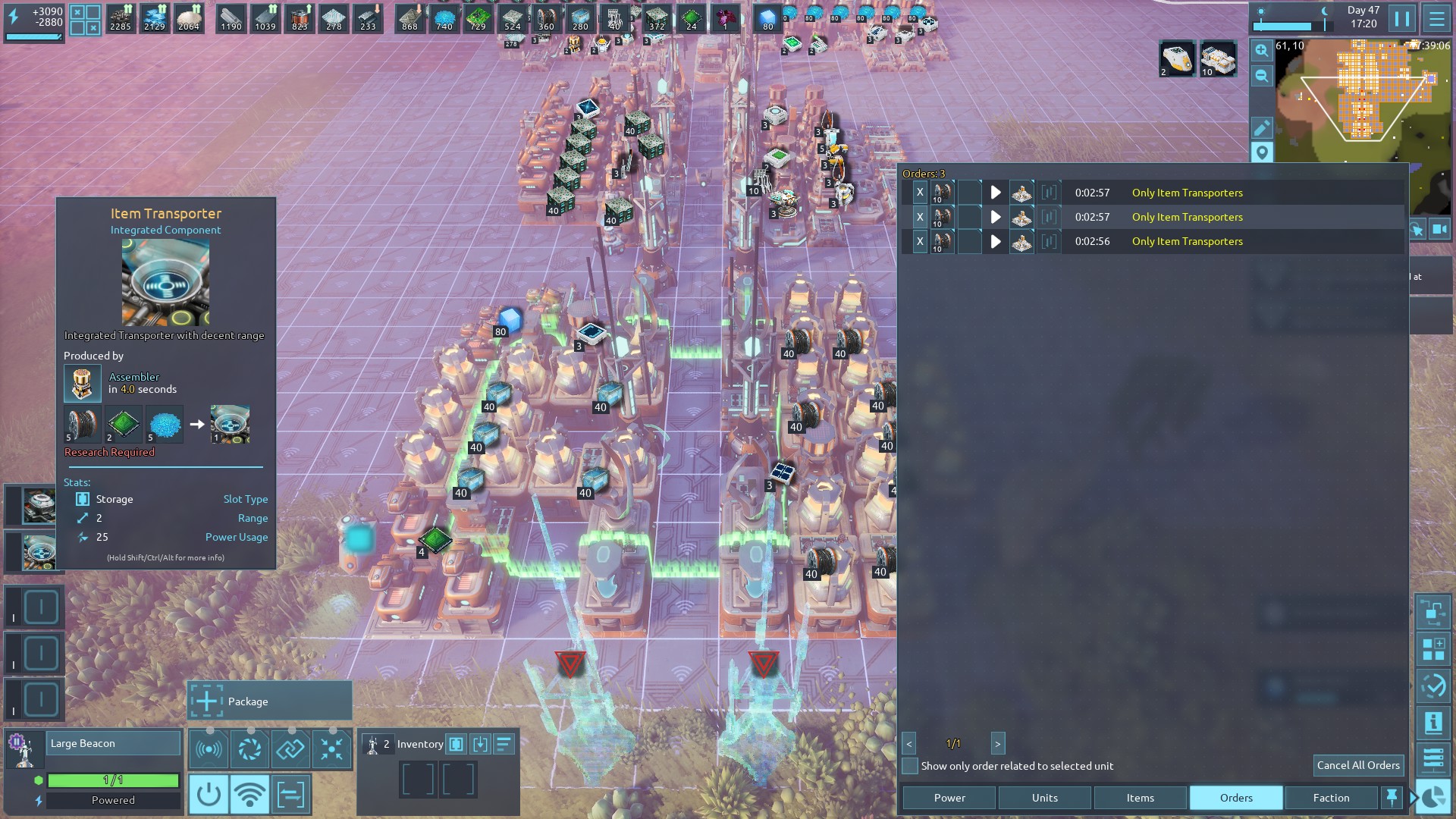
Task: Select the Large Beacon name field
Action: pyautogui.click(x=114, y=743)
